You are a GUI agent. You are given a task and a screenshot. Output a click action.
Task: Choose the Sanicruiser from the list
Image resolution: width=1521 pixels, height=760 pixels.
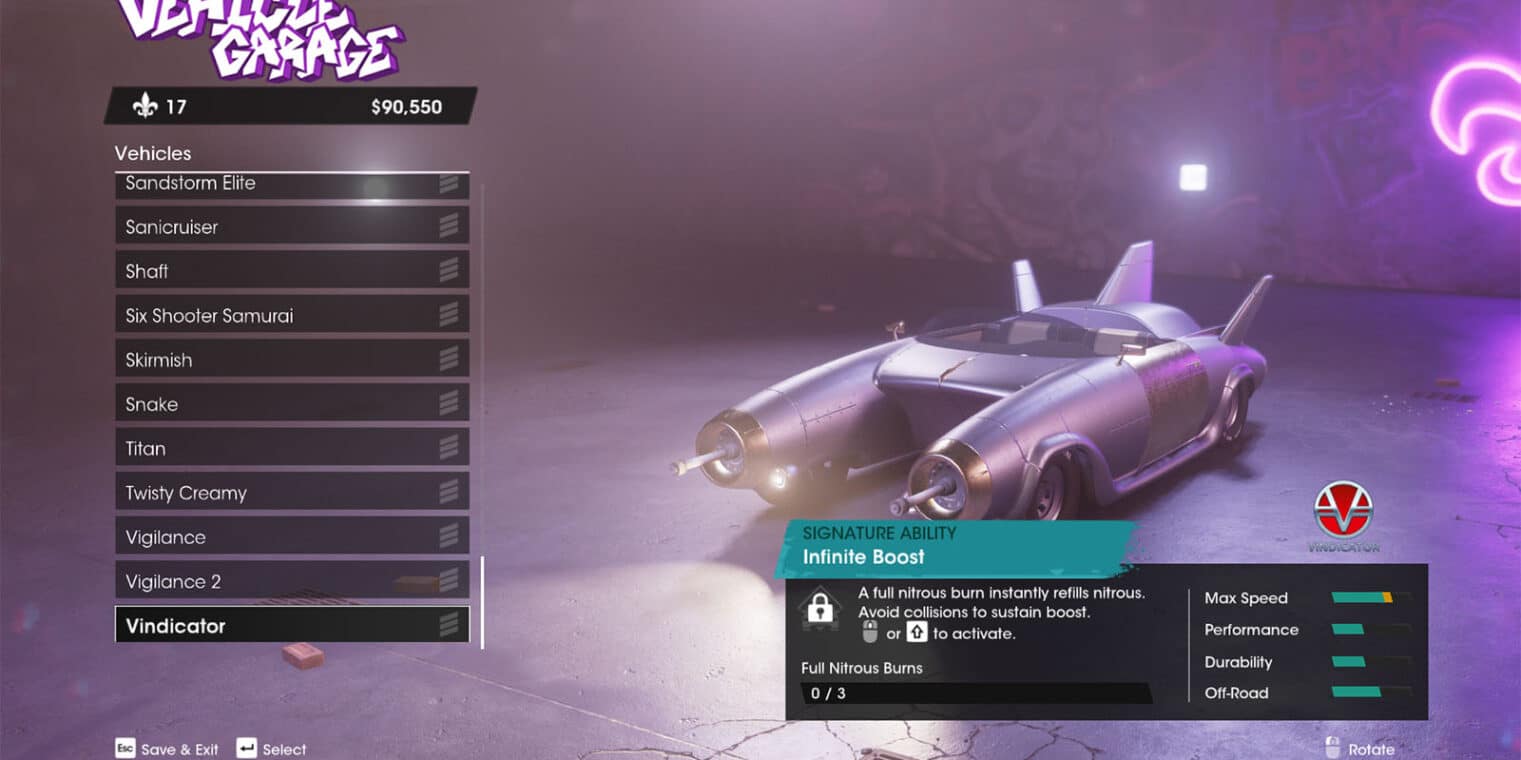pyautogui.click(x=290, y=227)
